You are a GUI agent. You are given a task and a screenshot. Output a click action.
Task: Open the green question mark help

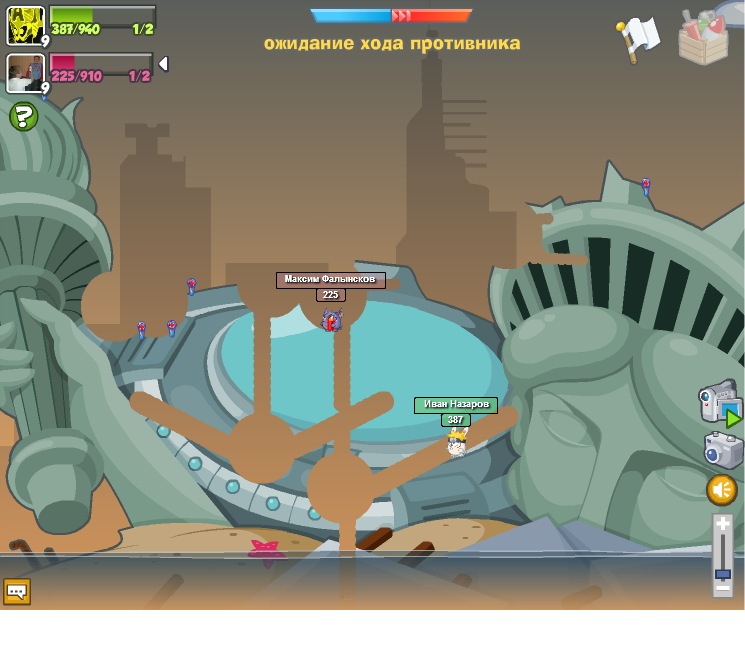pos(23,117)
